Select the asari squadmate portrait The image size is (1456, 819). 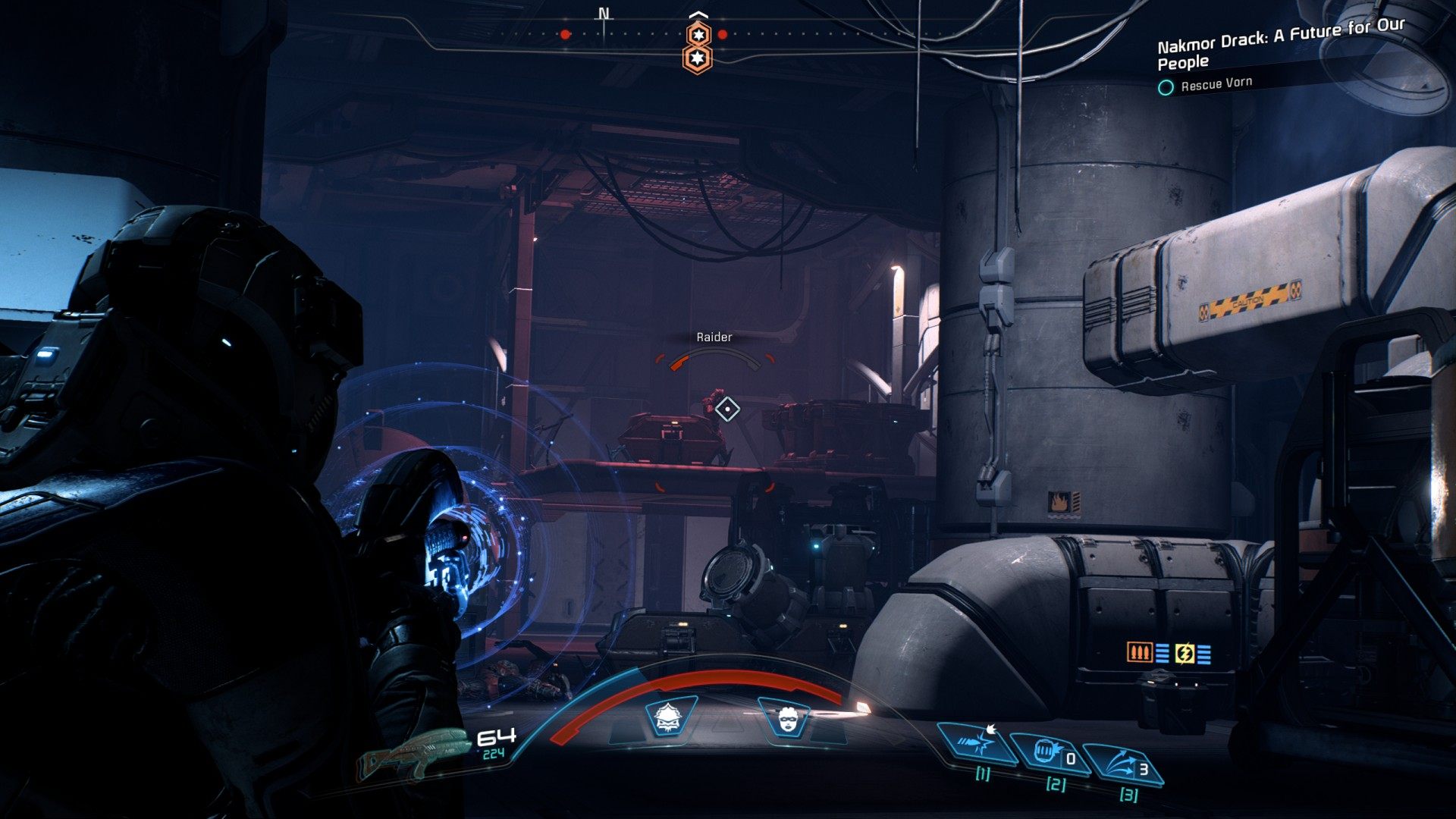[784, 716]
